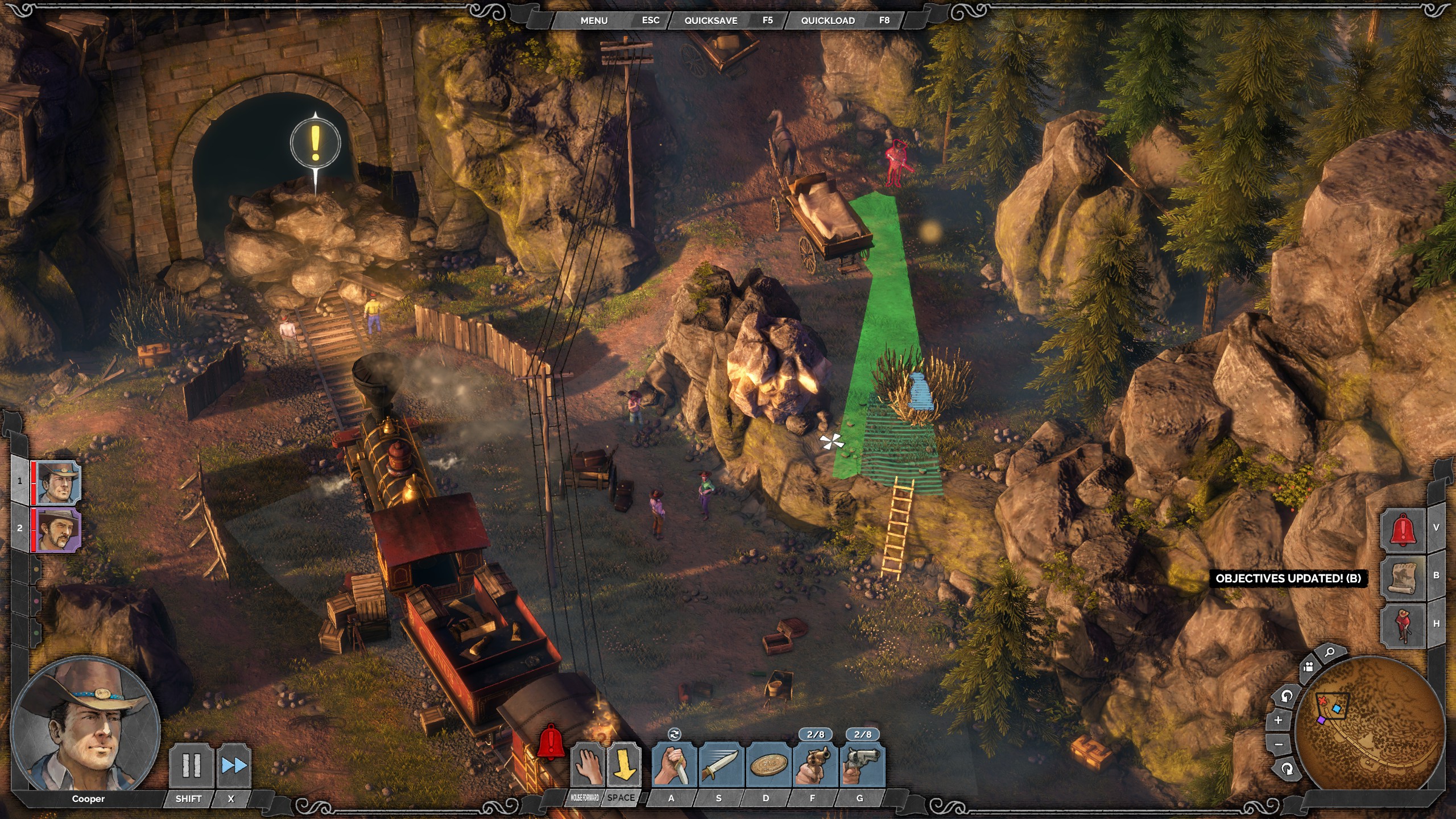Select the second character portrait with purple background
This screenshot has width=1456, height=819.
(57, 530)
